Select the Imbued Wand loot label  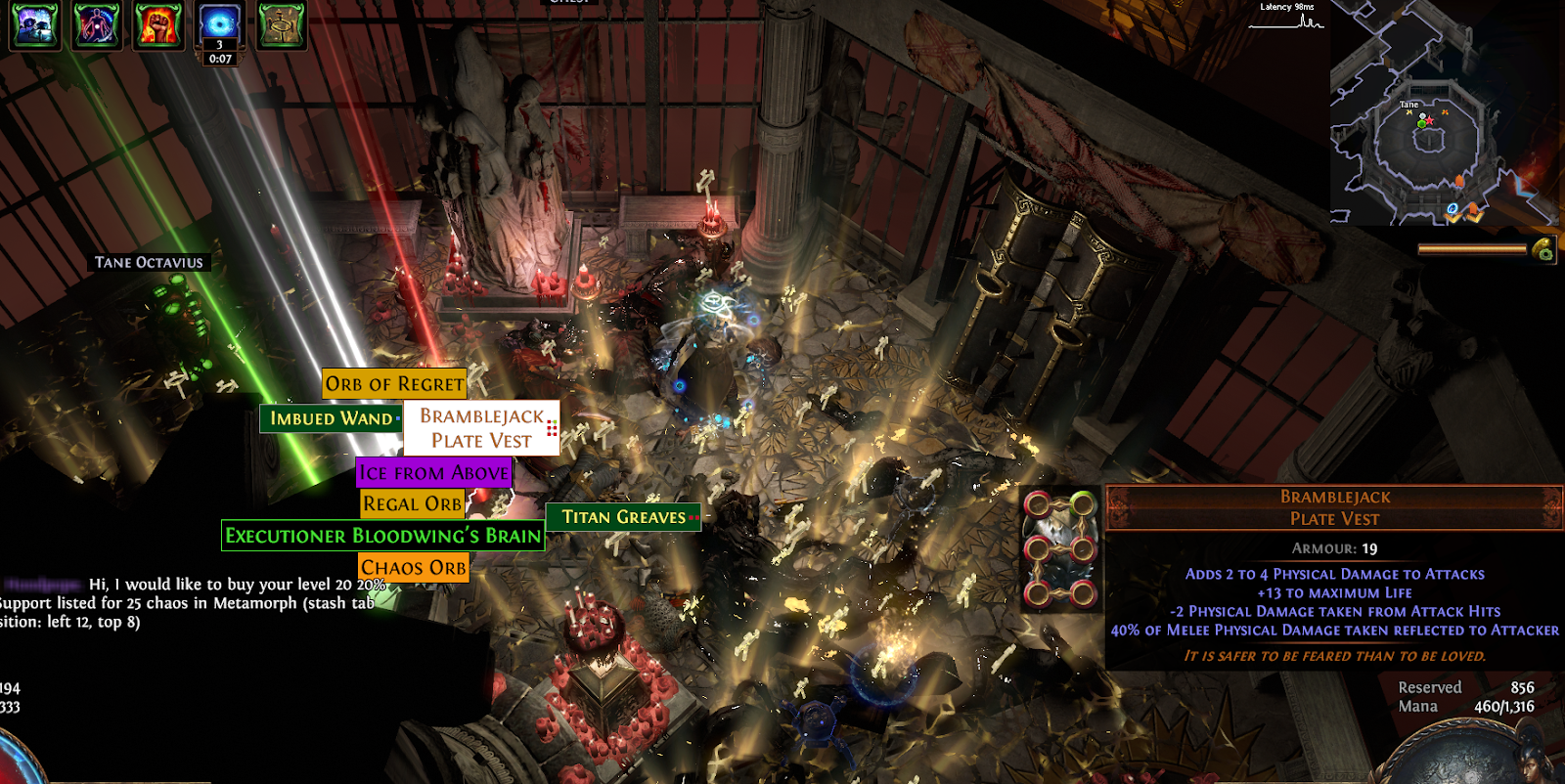click(331, 418)
